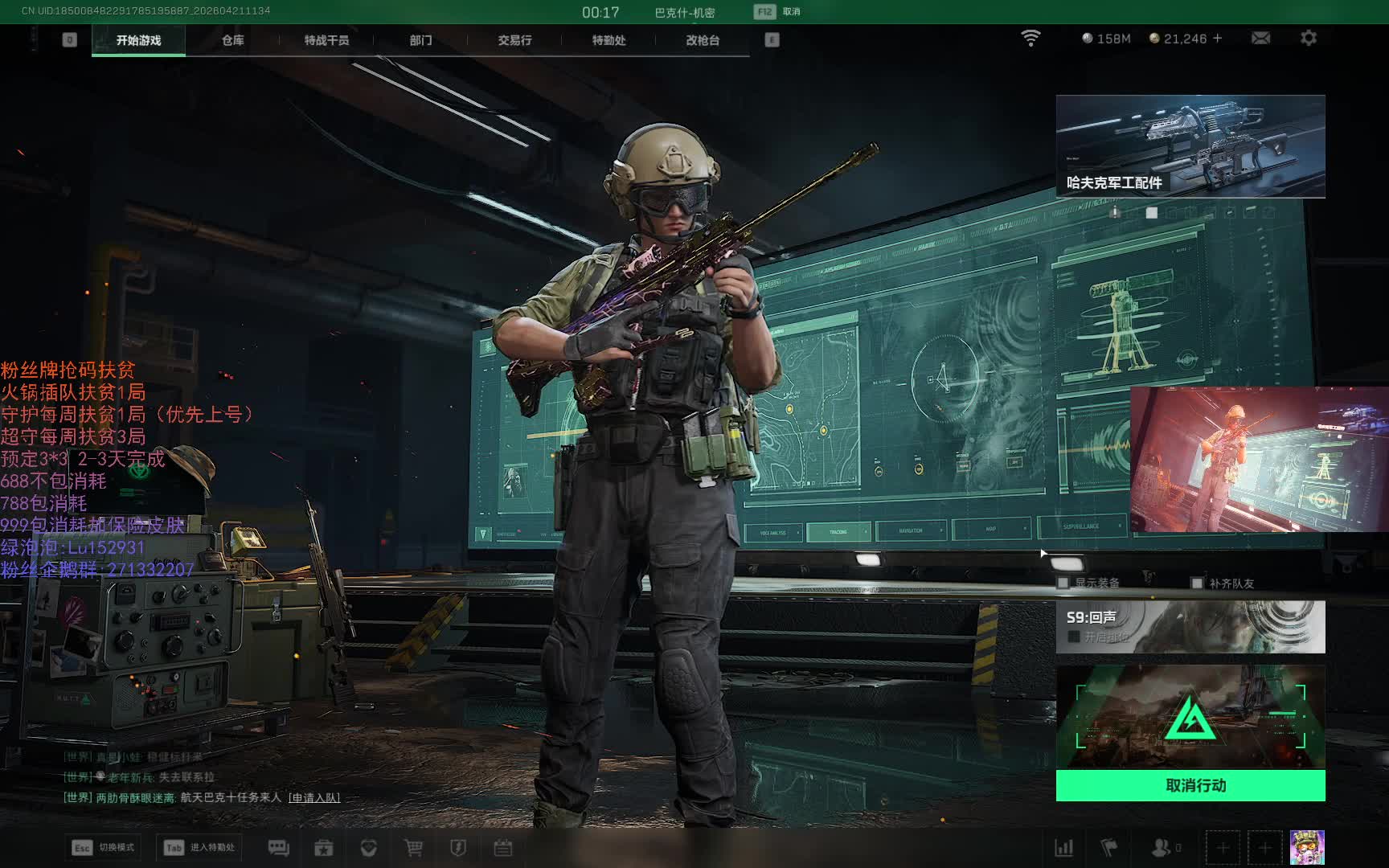Toggle the 补齐队友 fill-teammates checkbox
This screenshot has width=1389, height=868.
click(1197, 583)
